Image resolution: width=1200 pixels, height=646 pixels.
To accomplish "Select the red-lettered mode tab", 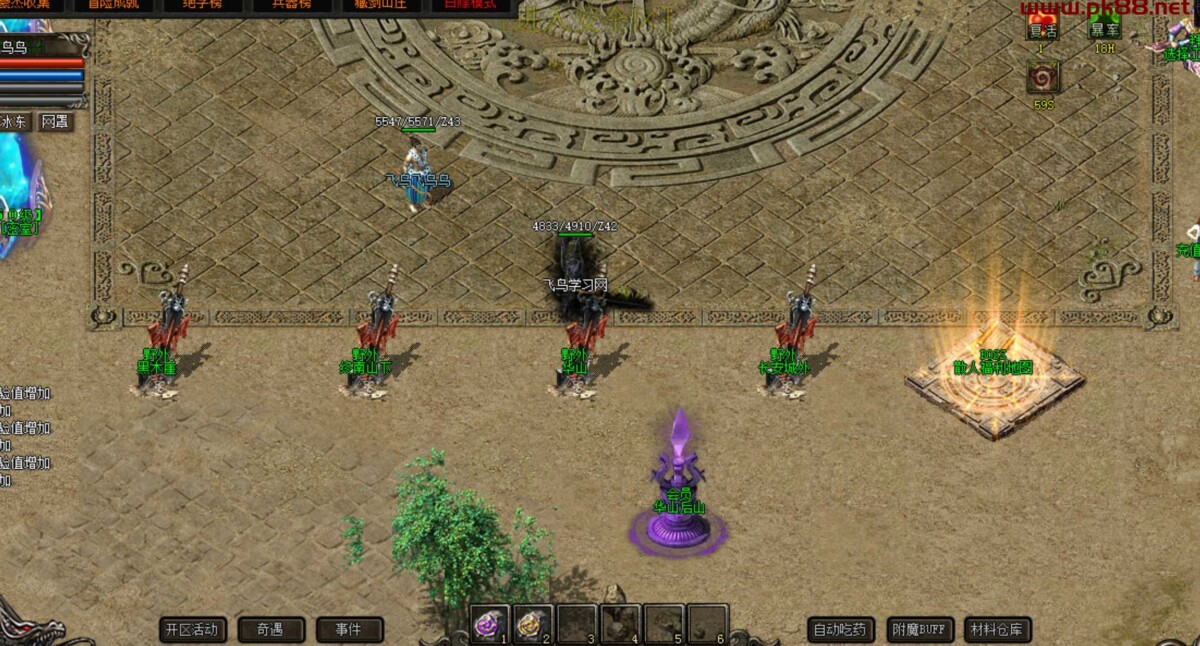I will pos(463,6).
